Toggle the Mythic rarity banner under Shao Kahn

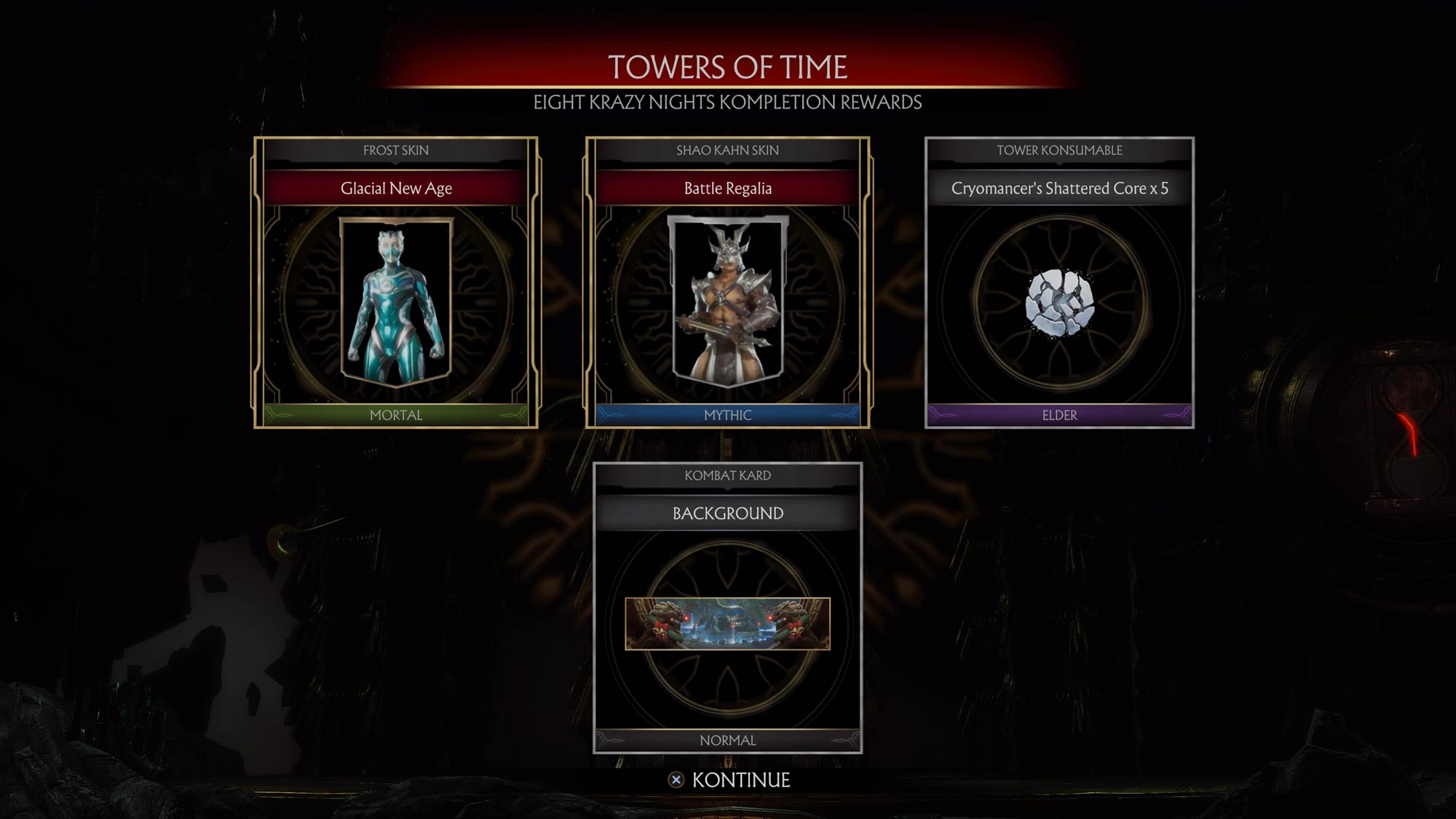click(728, 416)
